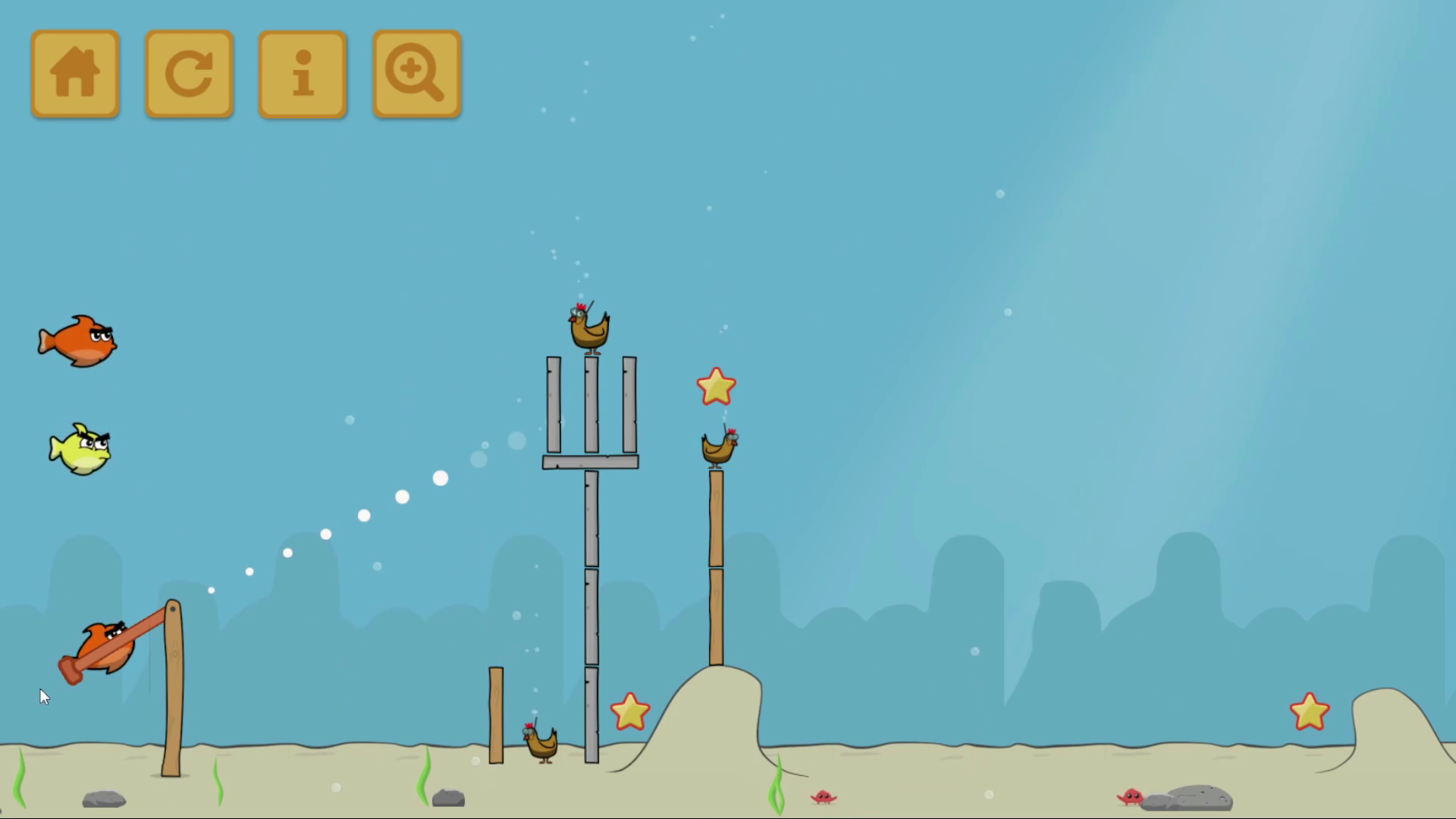
Task: Select the yellow fish in the lineup
Action: (x=80, y=449)
